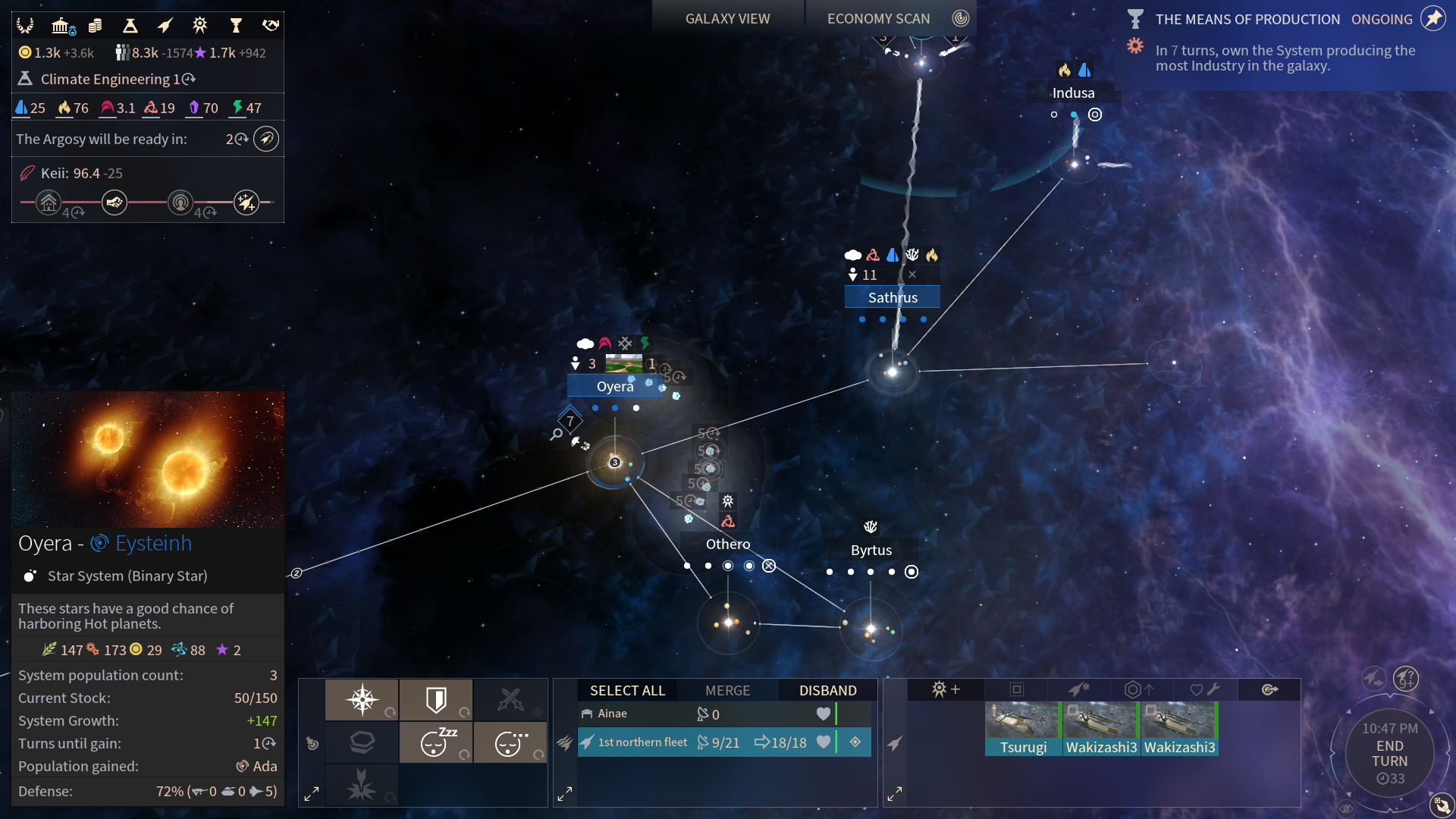Put the fleet to sleep (Zzz icon)

pyautogui.click(x=436, y=742)
